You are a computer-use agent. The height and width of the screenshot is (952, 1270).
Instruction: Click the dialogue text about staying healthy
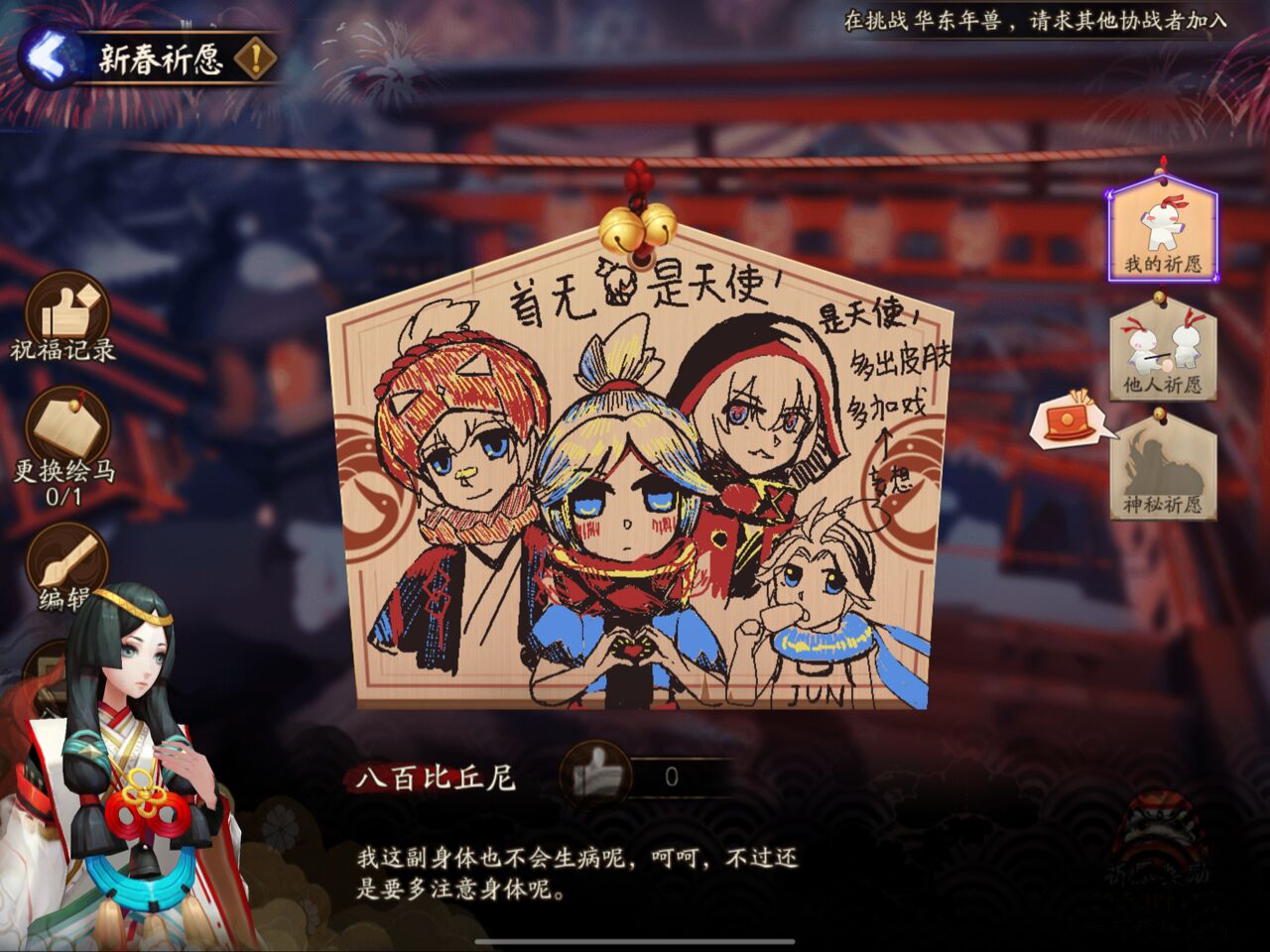(x=575, y=873)
